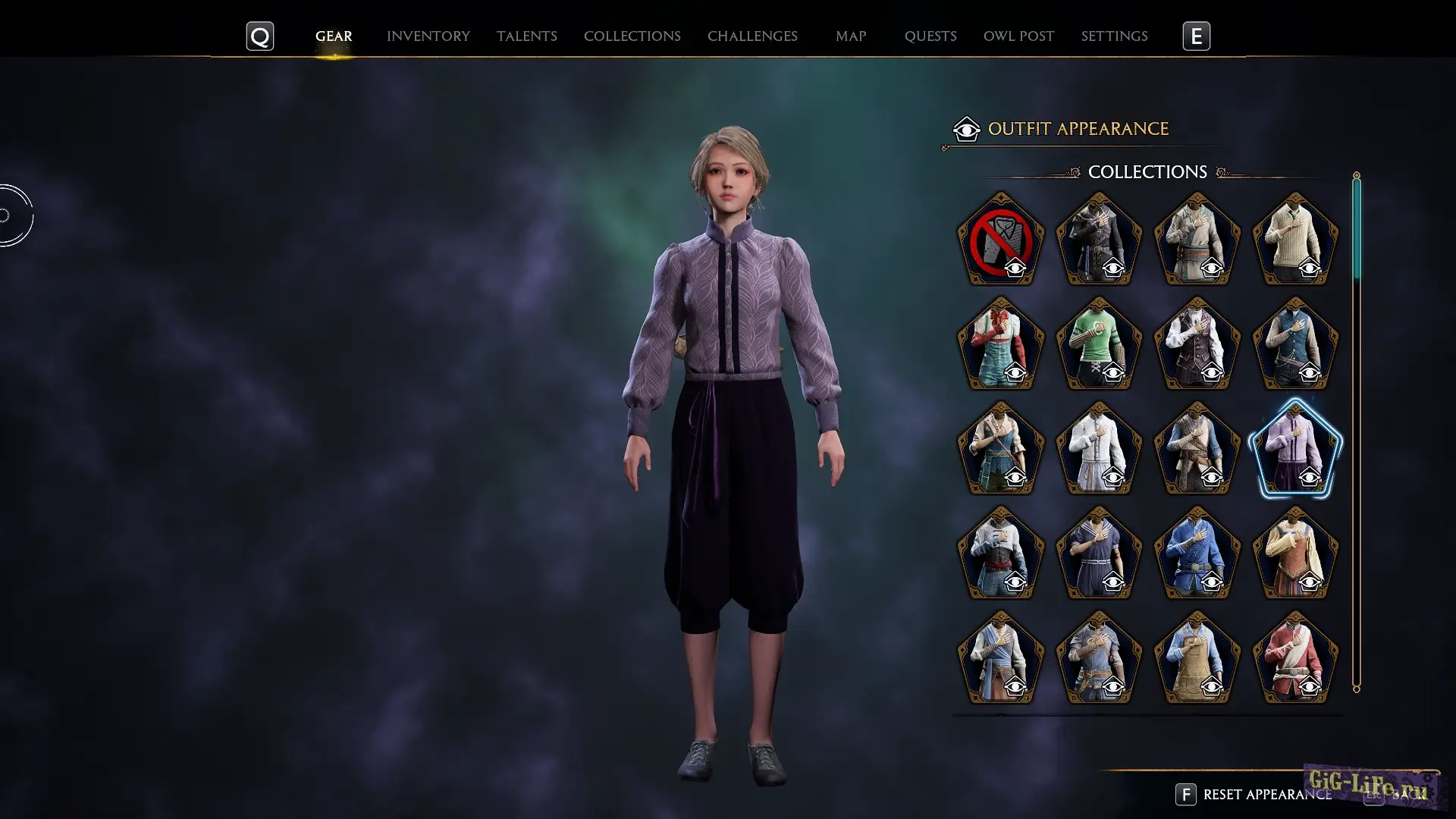Select the green striped shirt outfit
Screen dimensions: 1456x819
click(1099, 344)
